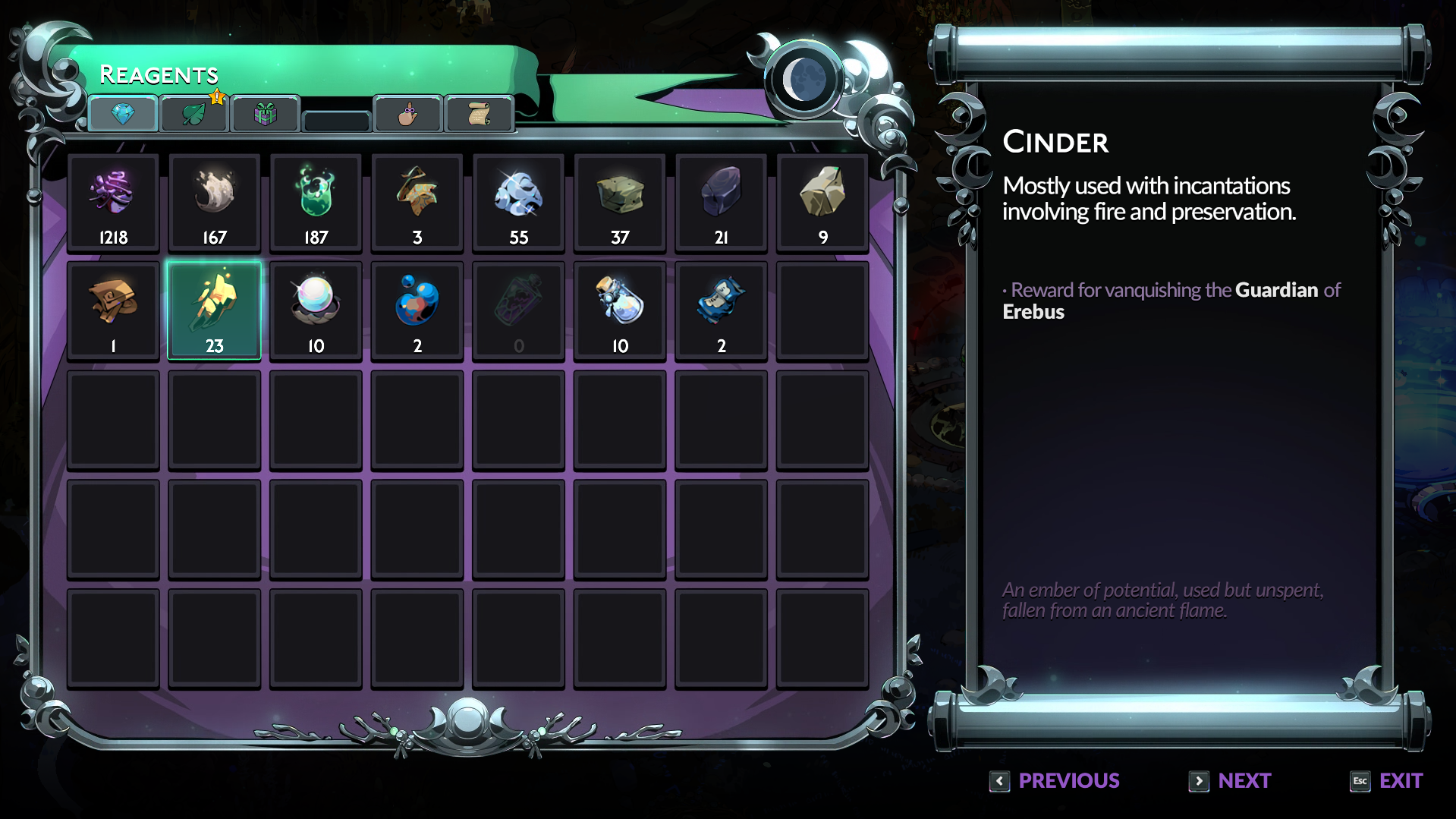Choose the white crescent item with 167
Image resolution: width=1456 pixels, height=819 pixels.
click(x=214, y=203)
